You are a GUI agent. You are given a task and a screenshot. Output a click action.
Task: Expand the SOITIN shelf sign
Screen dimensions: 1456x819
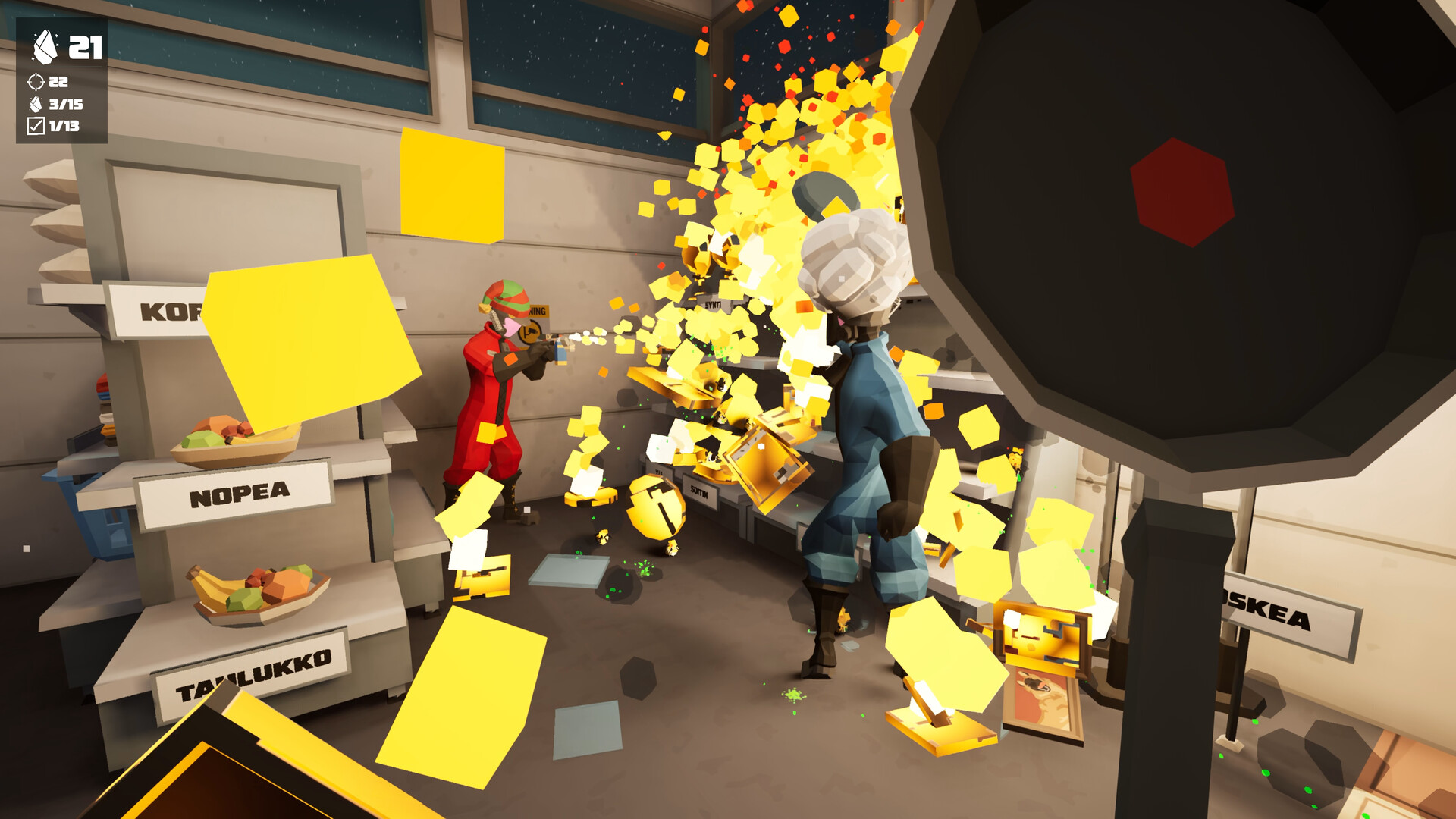pyautogui.click(x=699, y=490)
